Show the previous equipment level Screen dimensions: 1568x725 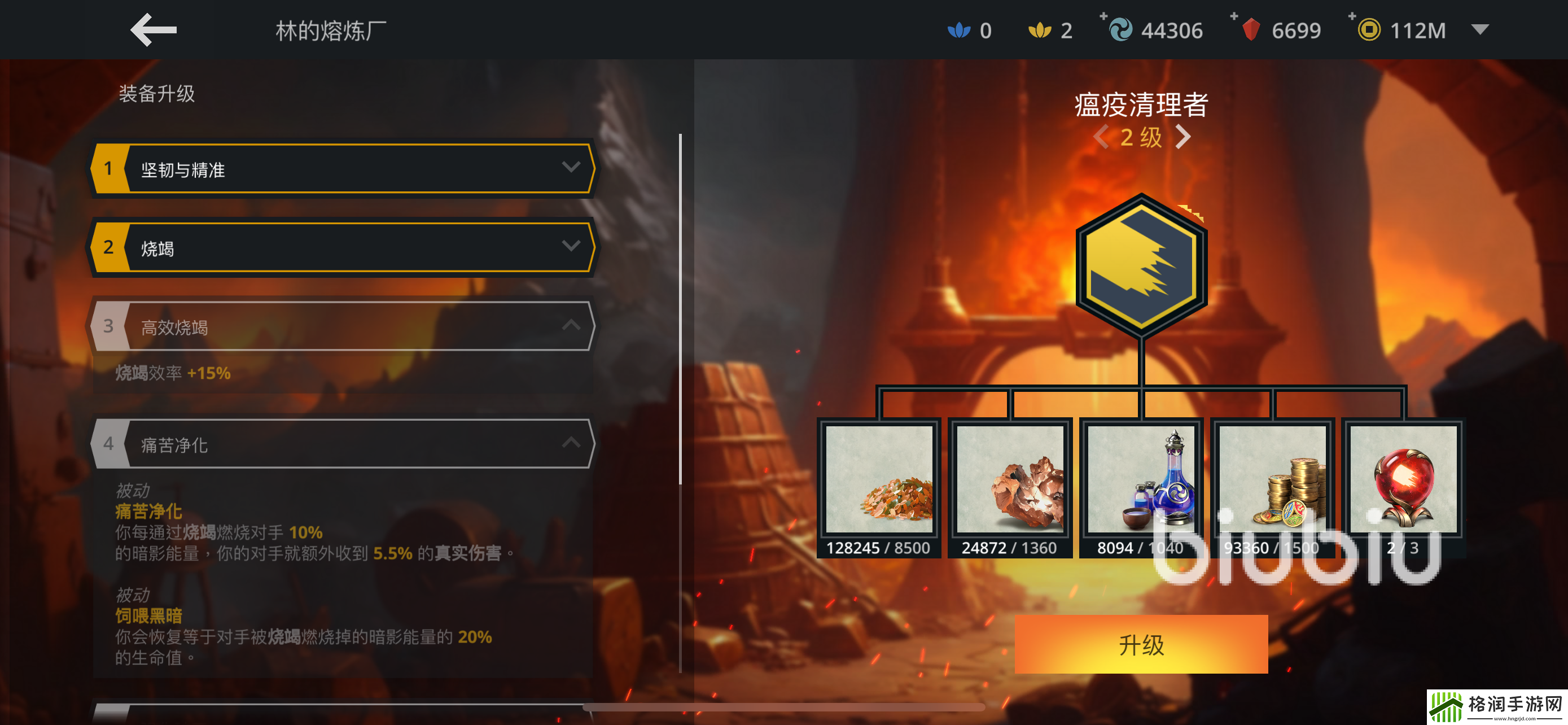click(1100, 137)
